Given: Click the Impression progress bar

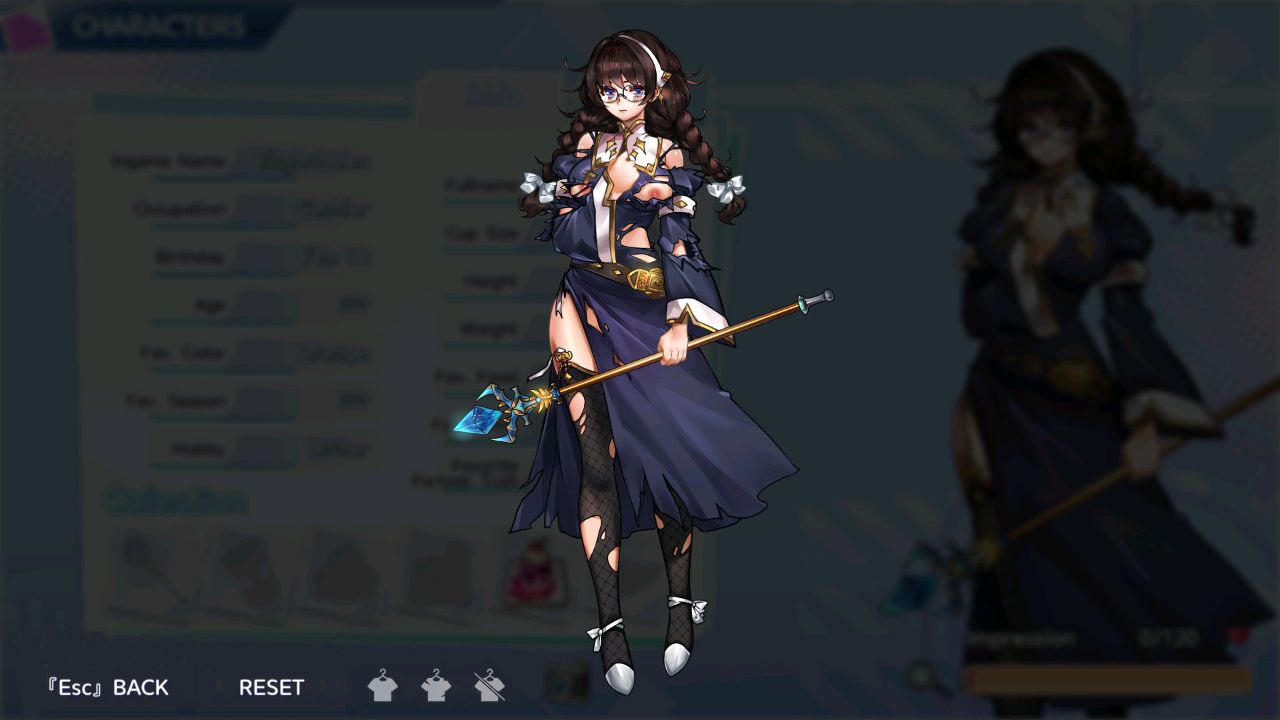Looking at the screenshot, I should 1105,678.
